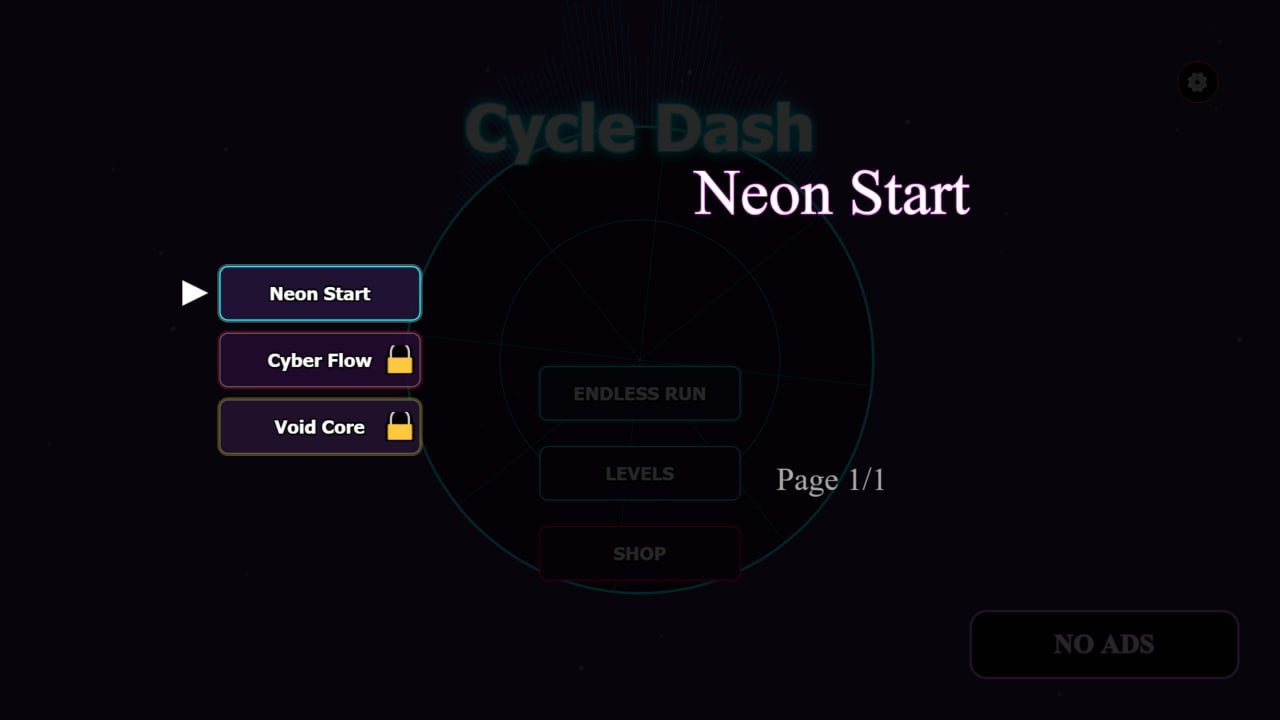
Task: Open the settings gear icon
Action: [x=1197, y=82]
